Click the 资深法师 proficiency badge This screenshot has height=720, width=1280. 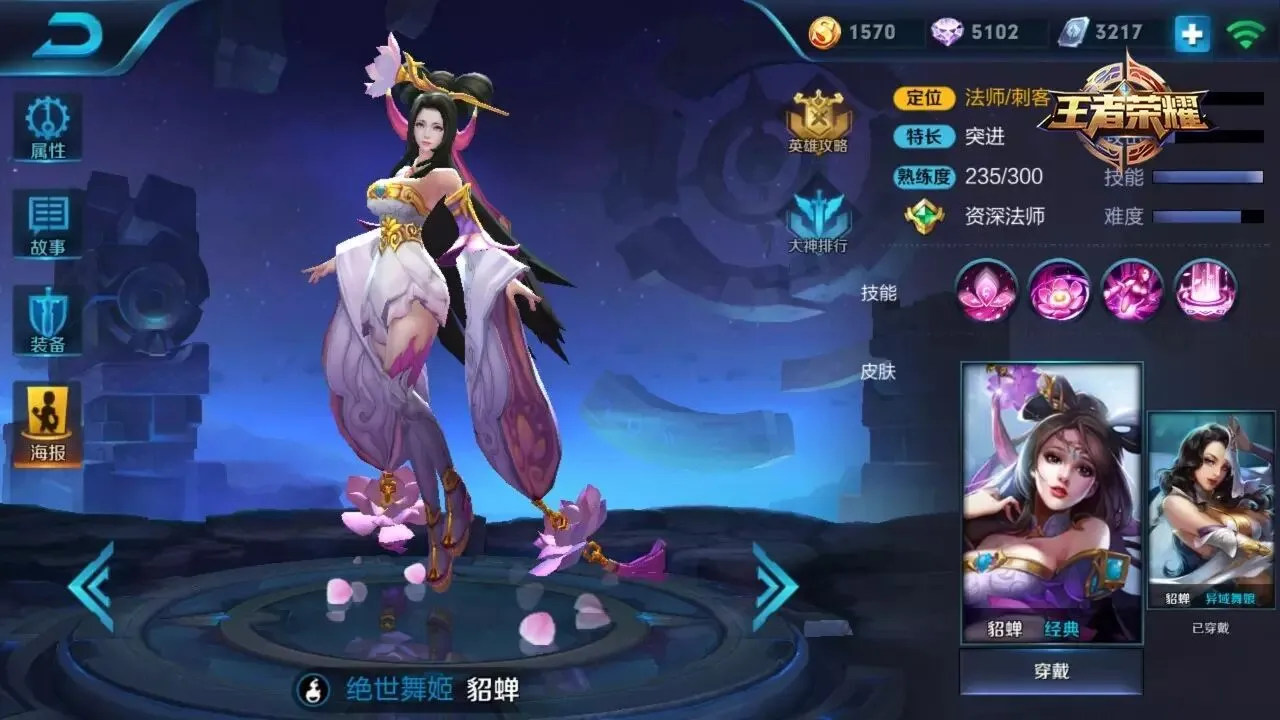coord(924,216)
